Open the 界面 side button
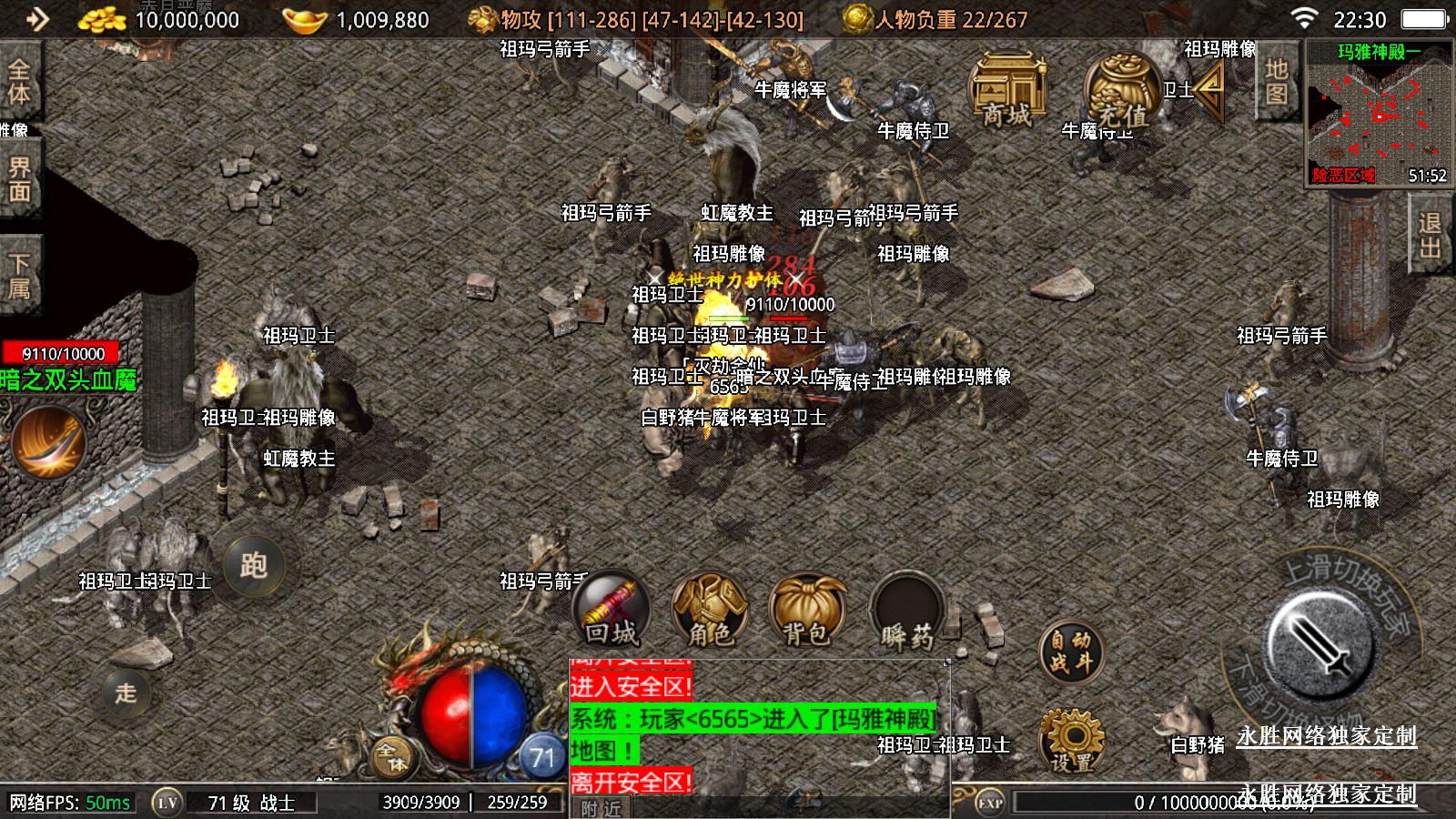 coord(19,179)
